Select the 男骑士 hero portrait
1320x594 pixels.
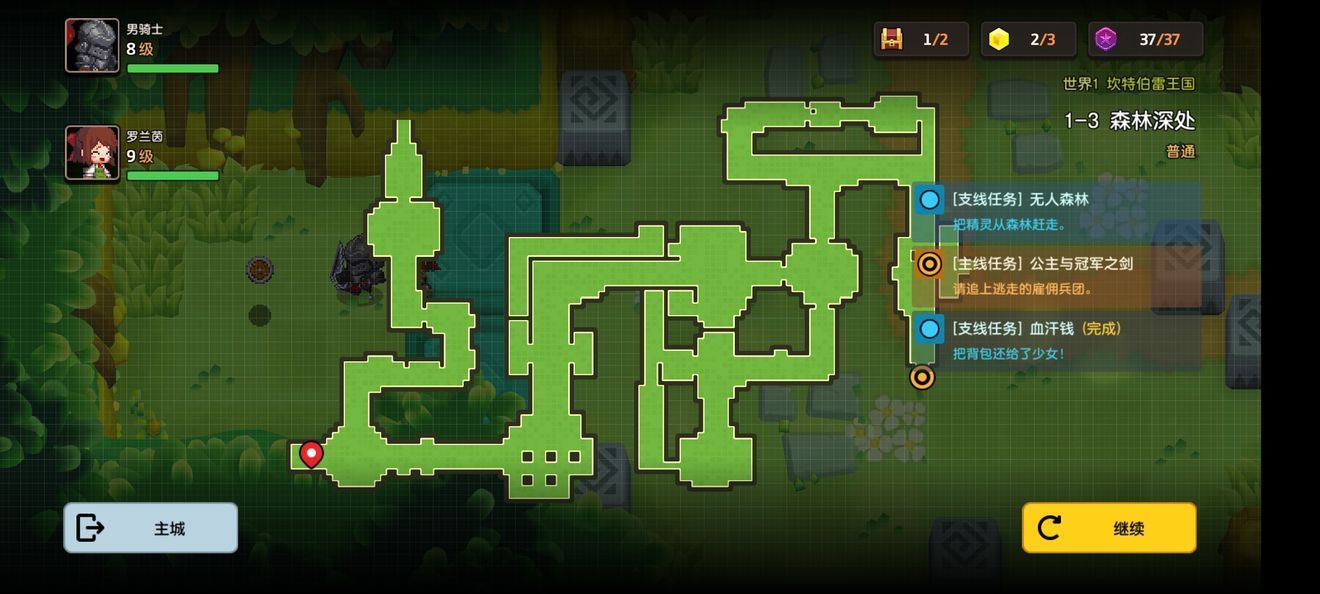click(x=92, y=46)
